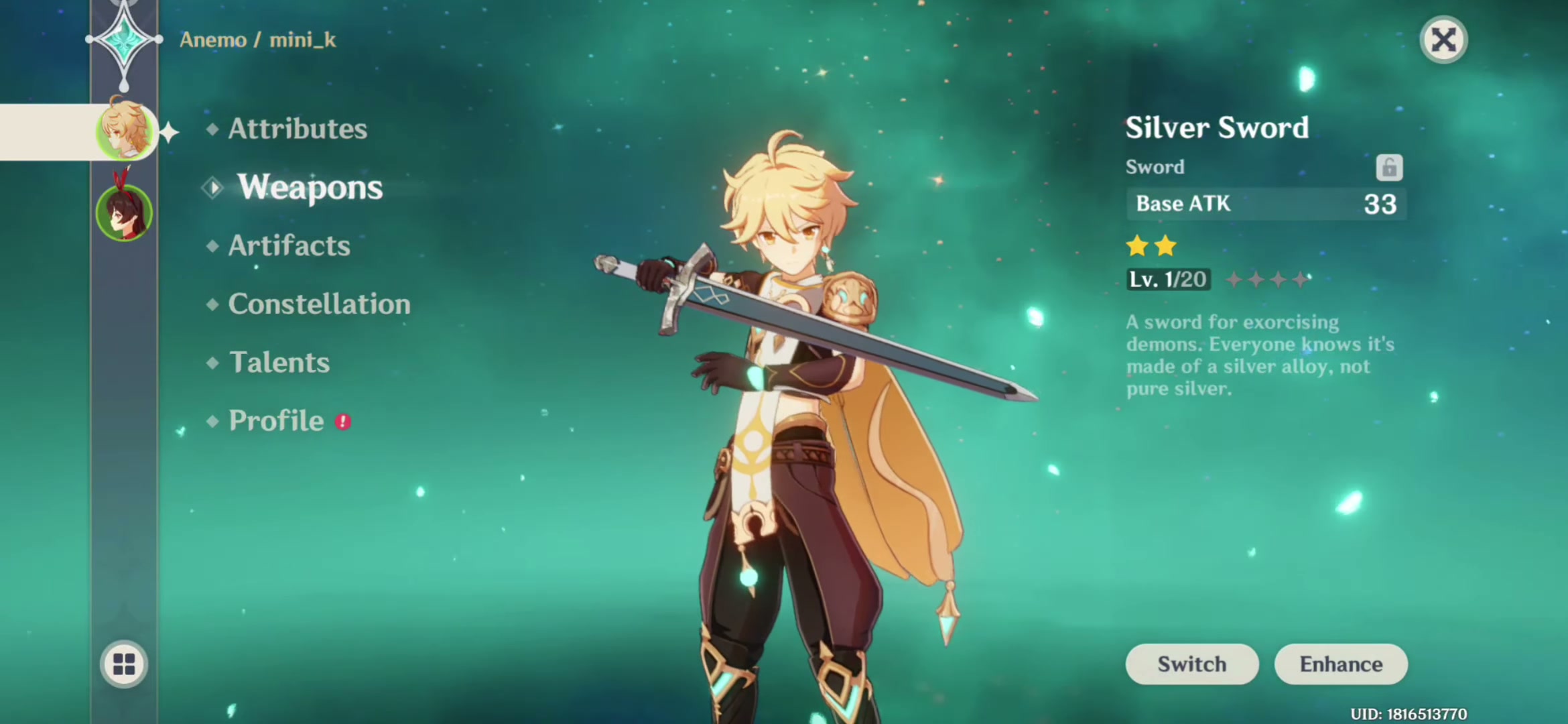Image resolution: width=1568 pixels, height=724 pixels.
Task: Open the character grid view button
Action: [124, 664]
